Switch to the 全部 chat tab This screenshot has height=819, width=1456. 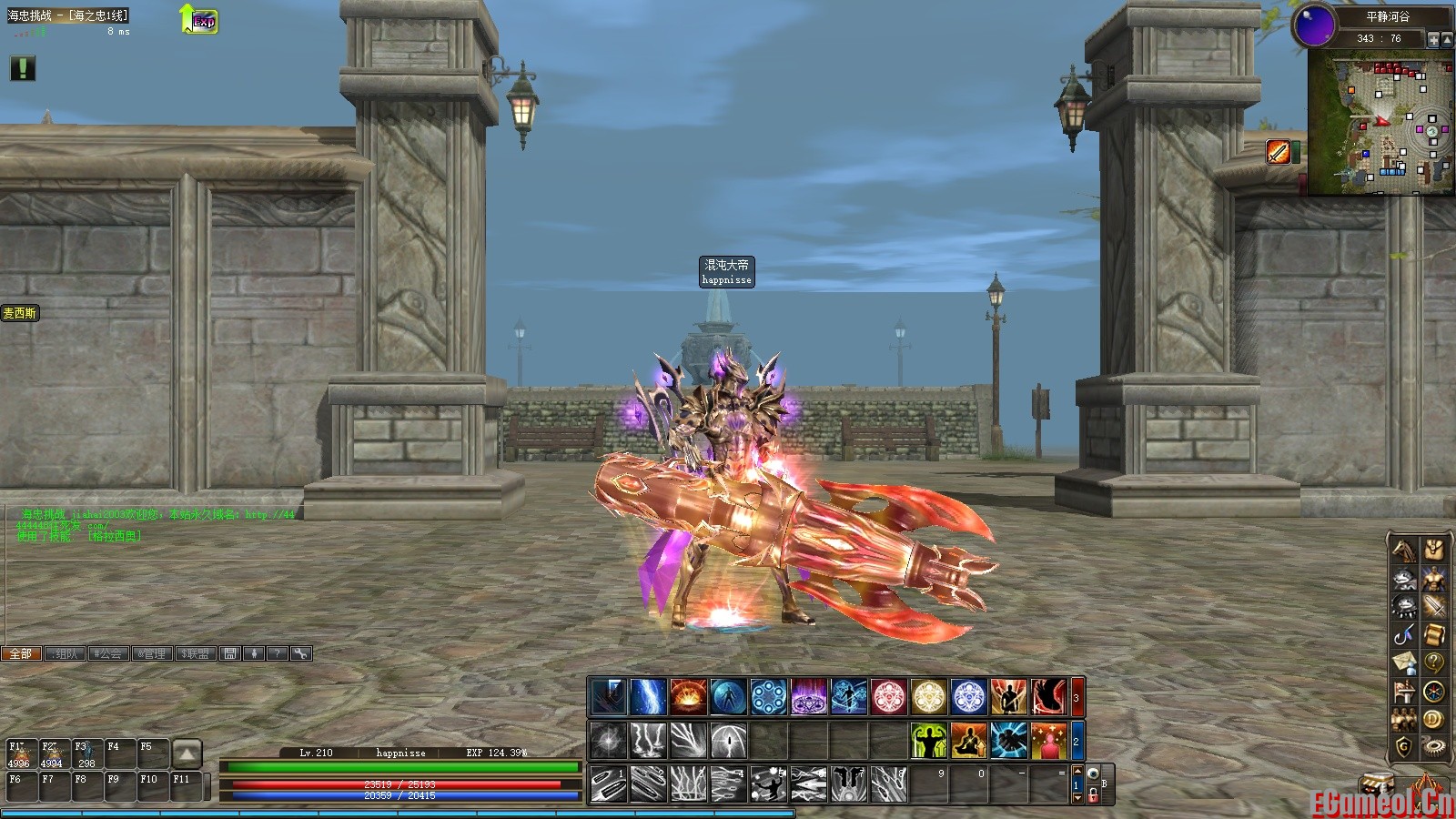(x=21, y=653)
